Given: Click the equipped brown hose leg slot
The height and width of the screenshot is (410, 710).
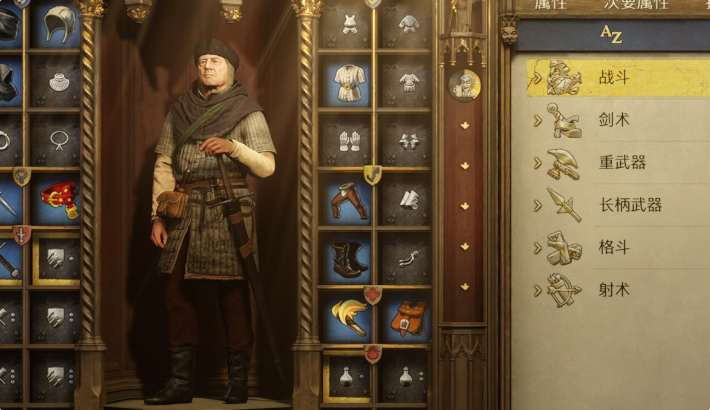Looking at the screenshot, I should 349,201.
